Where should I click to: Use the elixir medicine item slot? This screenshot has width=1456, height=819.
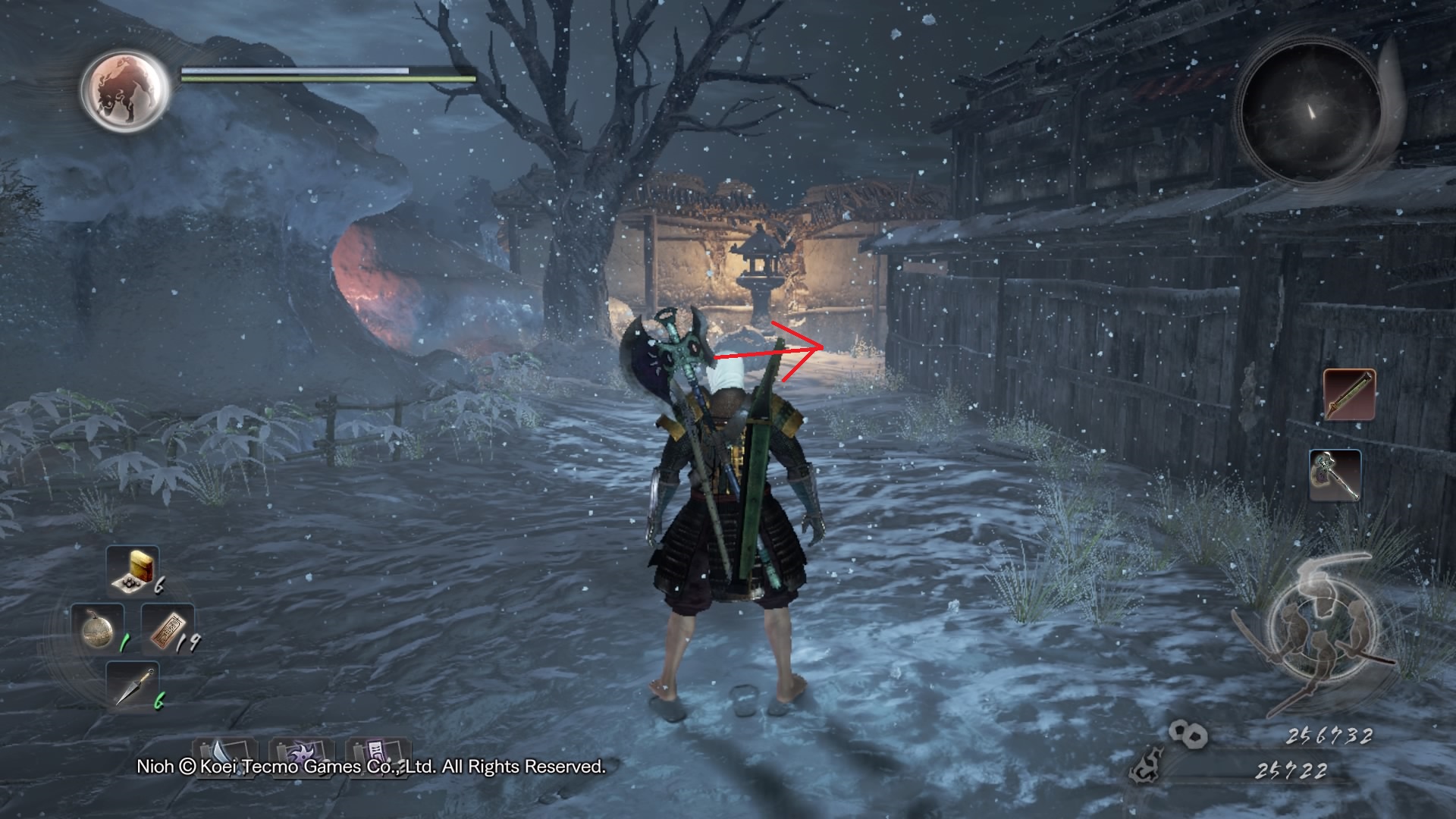click(x=133, y=570)
